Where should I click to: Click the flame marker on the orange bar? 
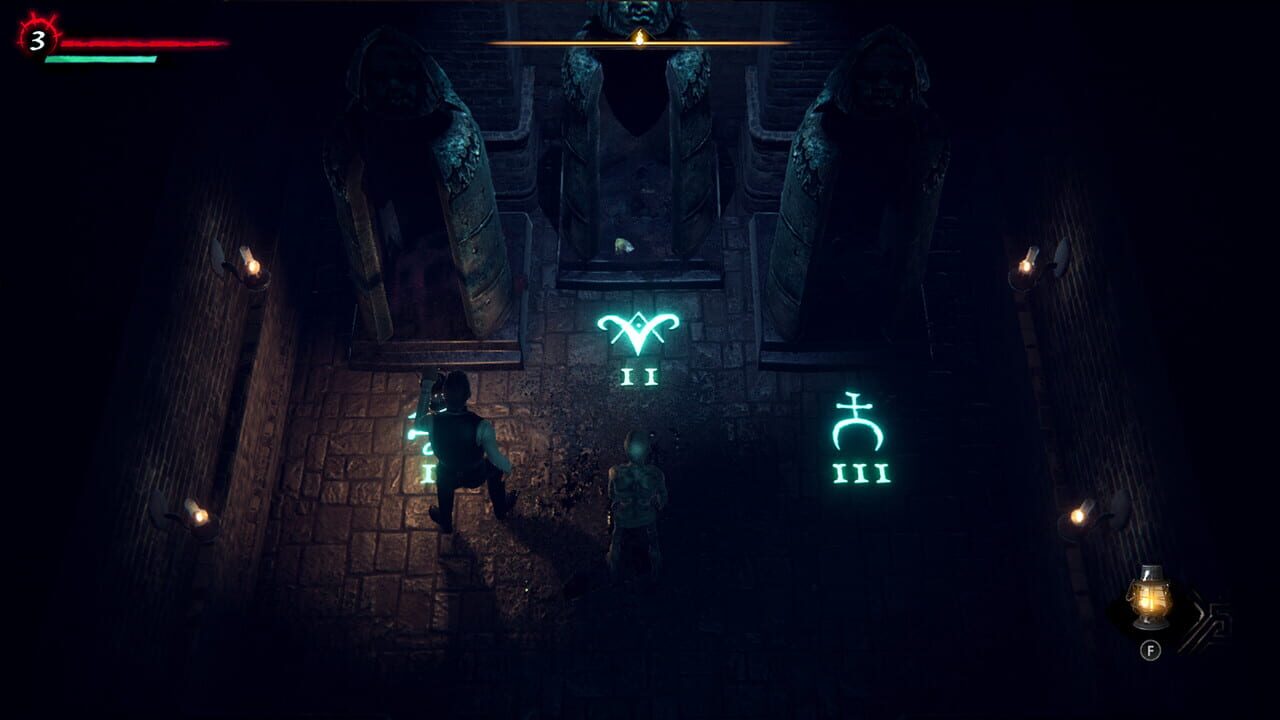click(640, 40)
